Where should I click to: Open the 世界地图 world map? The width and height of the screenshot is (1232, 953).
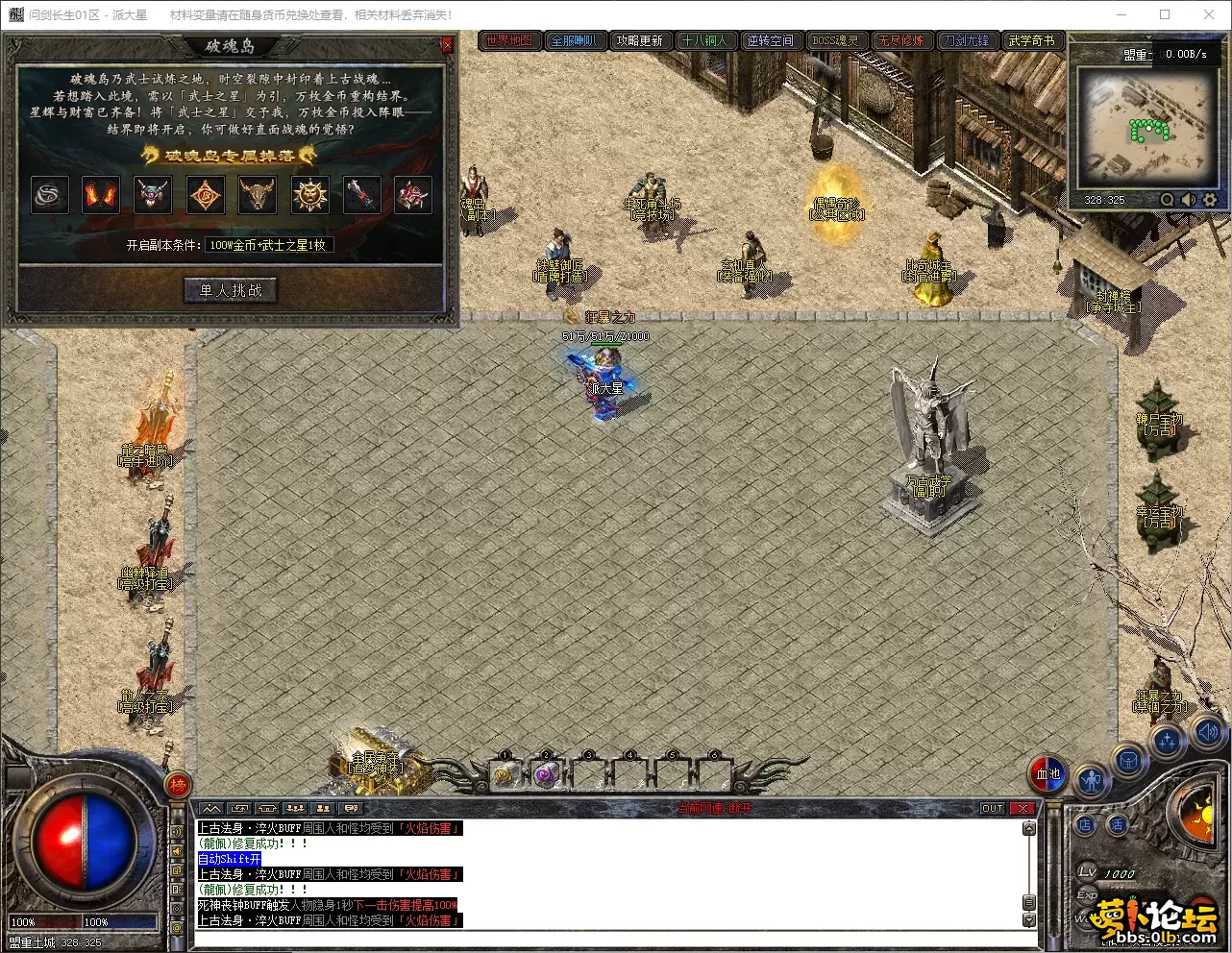[509, 40]
